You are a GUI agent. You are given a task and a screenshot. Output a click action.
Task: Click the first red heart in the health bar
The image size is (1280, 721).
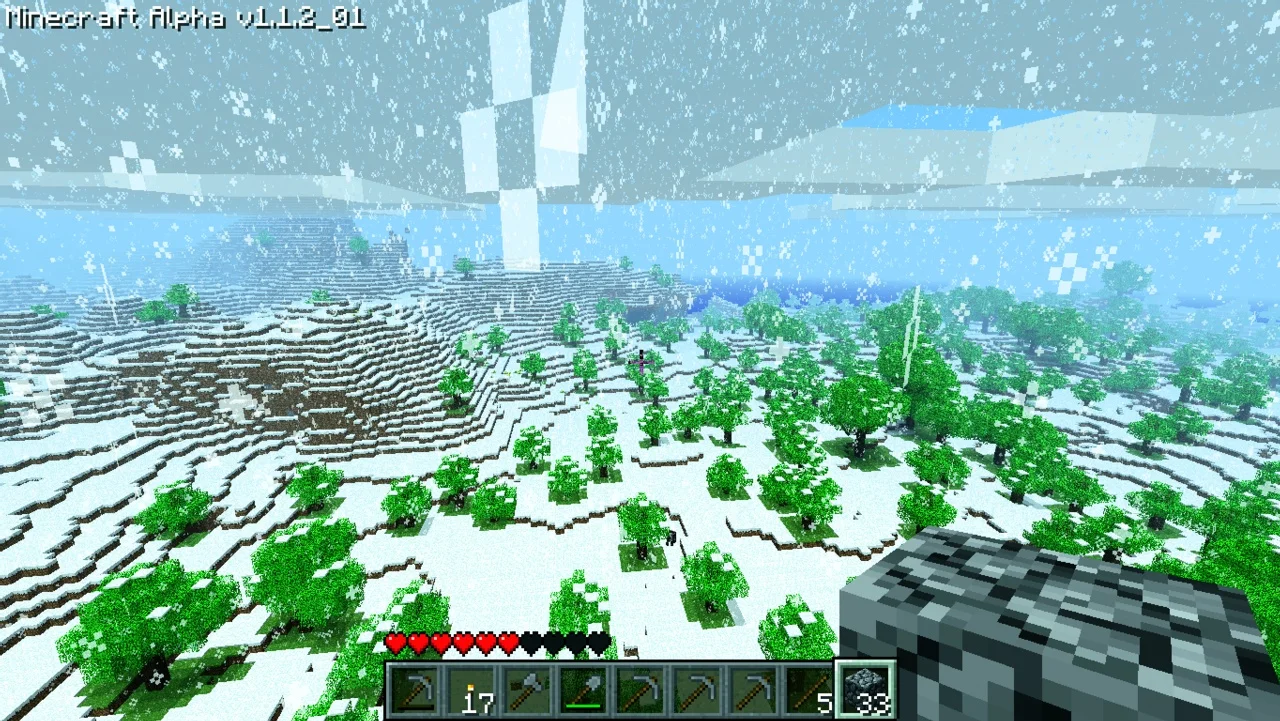click(x=396, y=644)
